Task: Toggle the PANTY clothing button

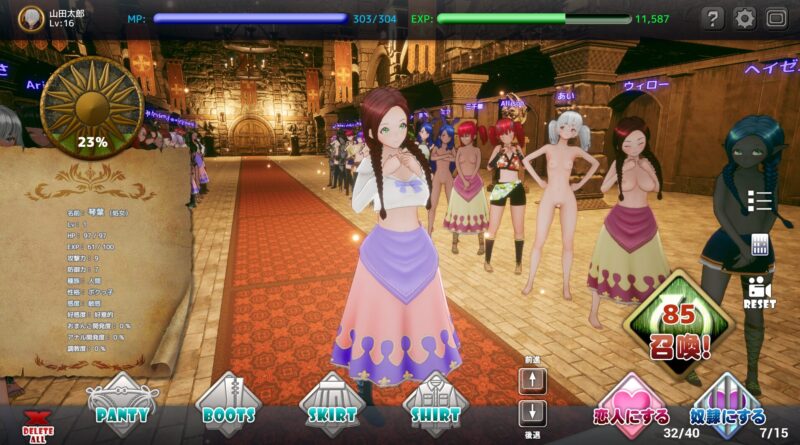Action: coord(122,405)
